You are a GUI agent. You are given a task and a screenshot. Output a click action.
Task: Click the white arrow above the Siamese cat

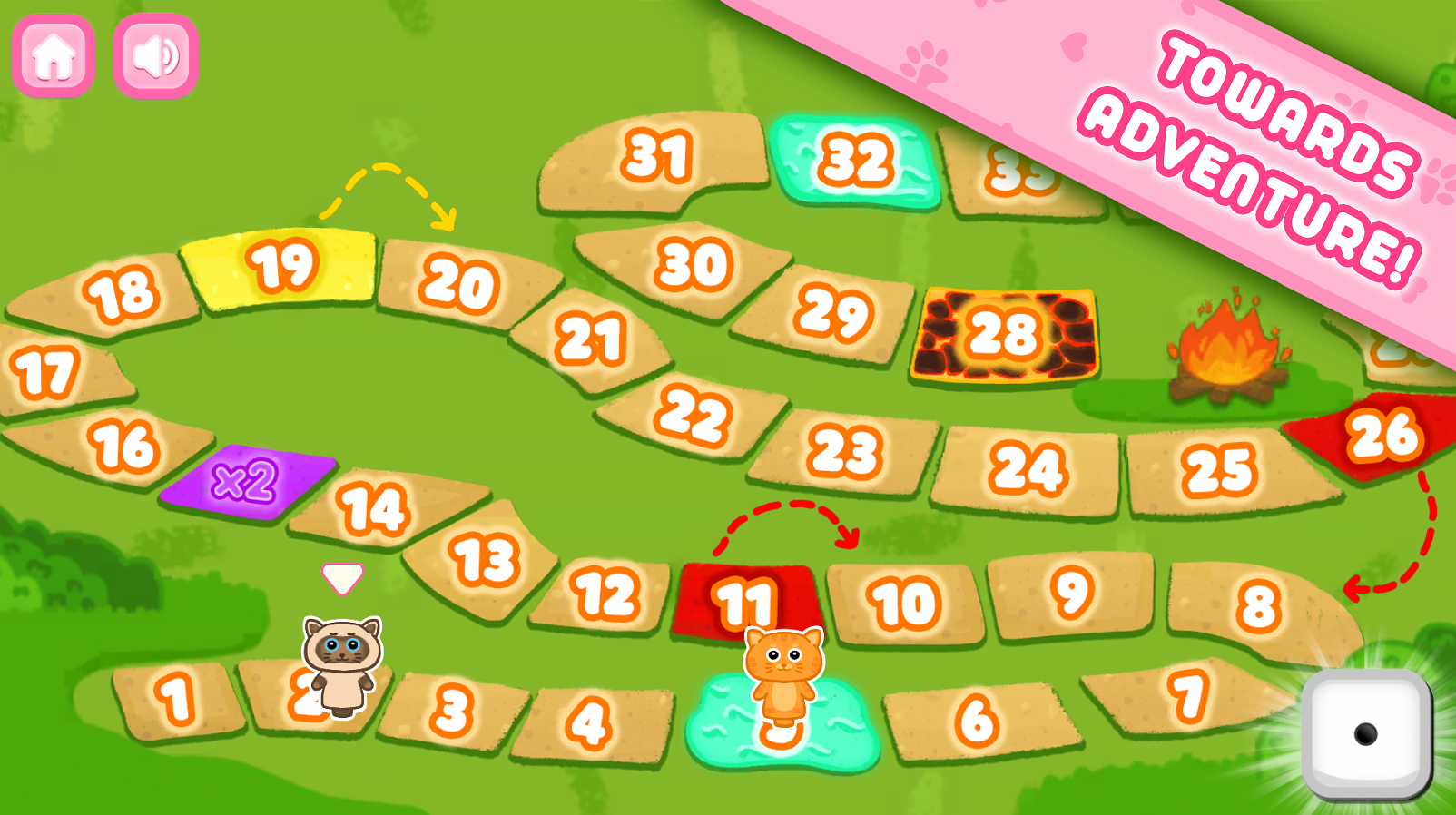click(x=340, y=579)
